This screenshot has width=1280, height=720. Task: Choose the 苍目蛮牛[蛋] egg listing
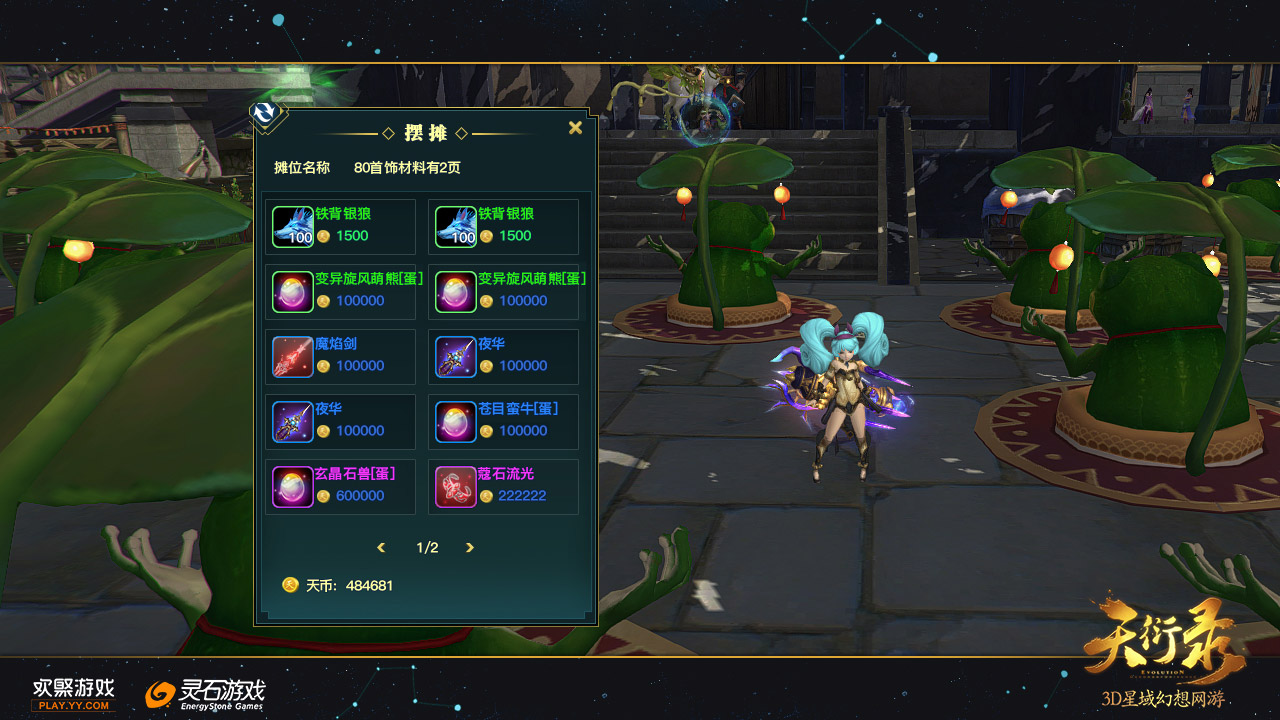pos(503,421)
